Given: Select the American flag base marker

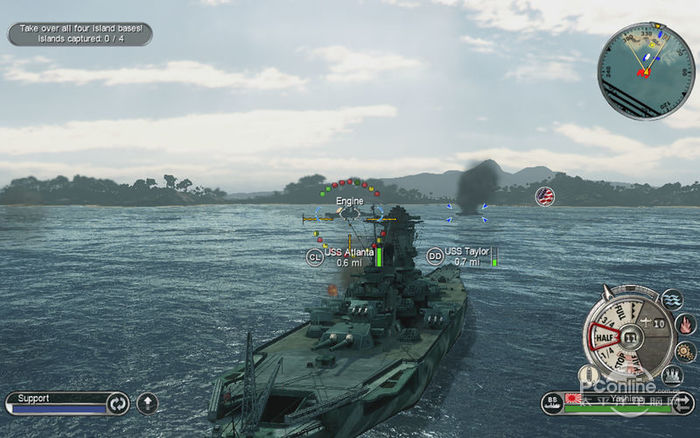Looking at the screenshot, I should point(545,196).
